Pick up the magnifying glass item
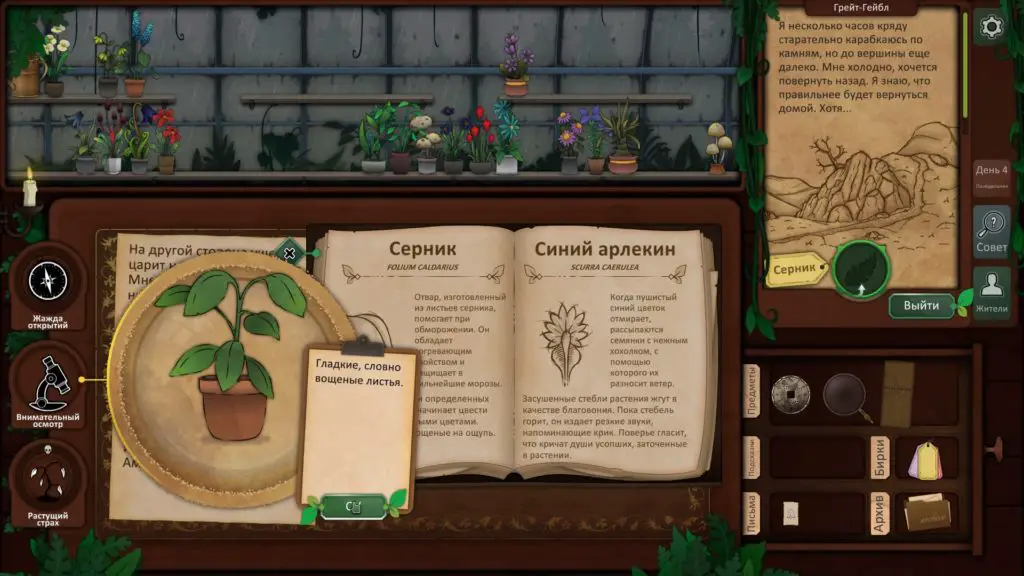 pyautogui.click(x=846, y=395)
